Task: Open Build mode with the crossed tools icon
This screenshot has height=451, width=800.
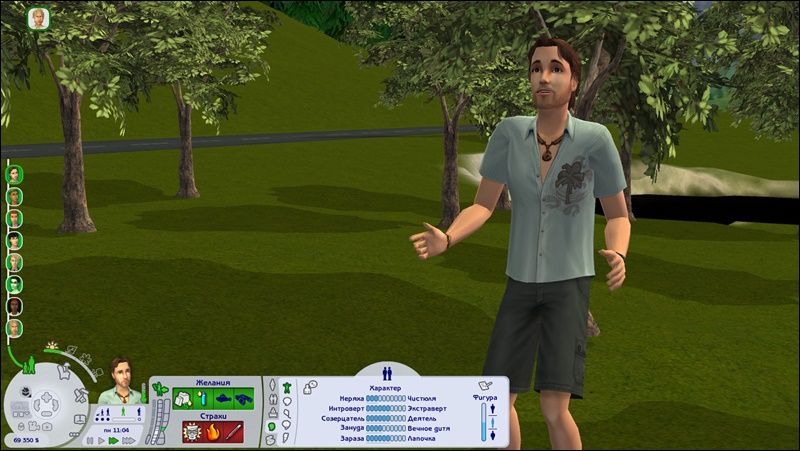Action: point(80,394)
